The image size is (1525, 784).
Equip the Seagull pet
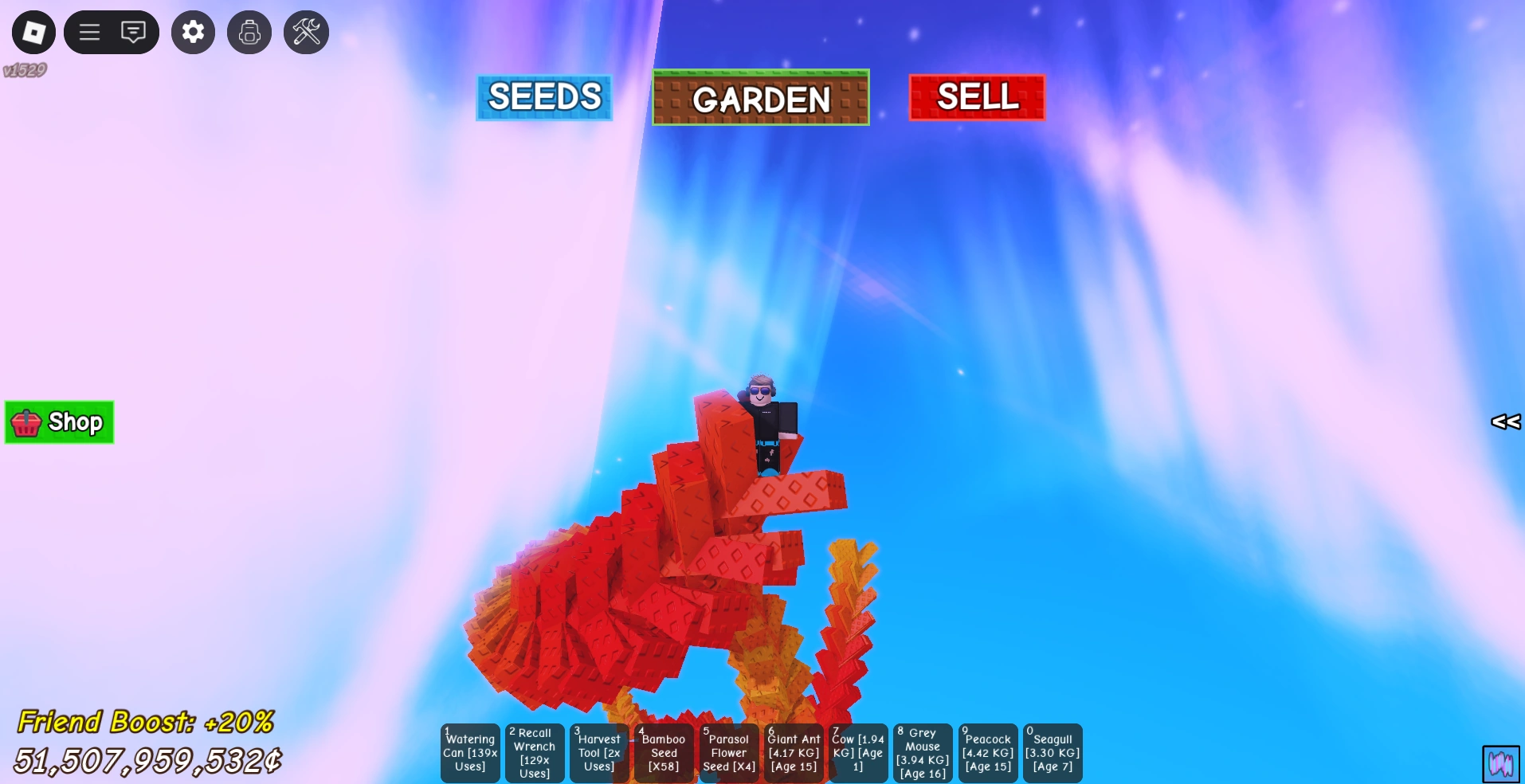1052,752
